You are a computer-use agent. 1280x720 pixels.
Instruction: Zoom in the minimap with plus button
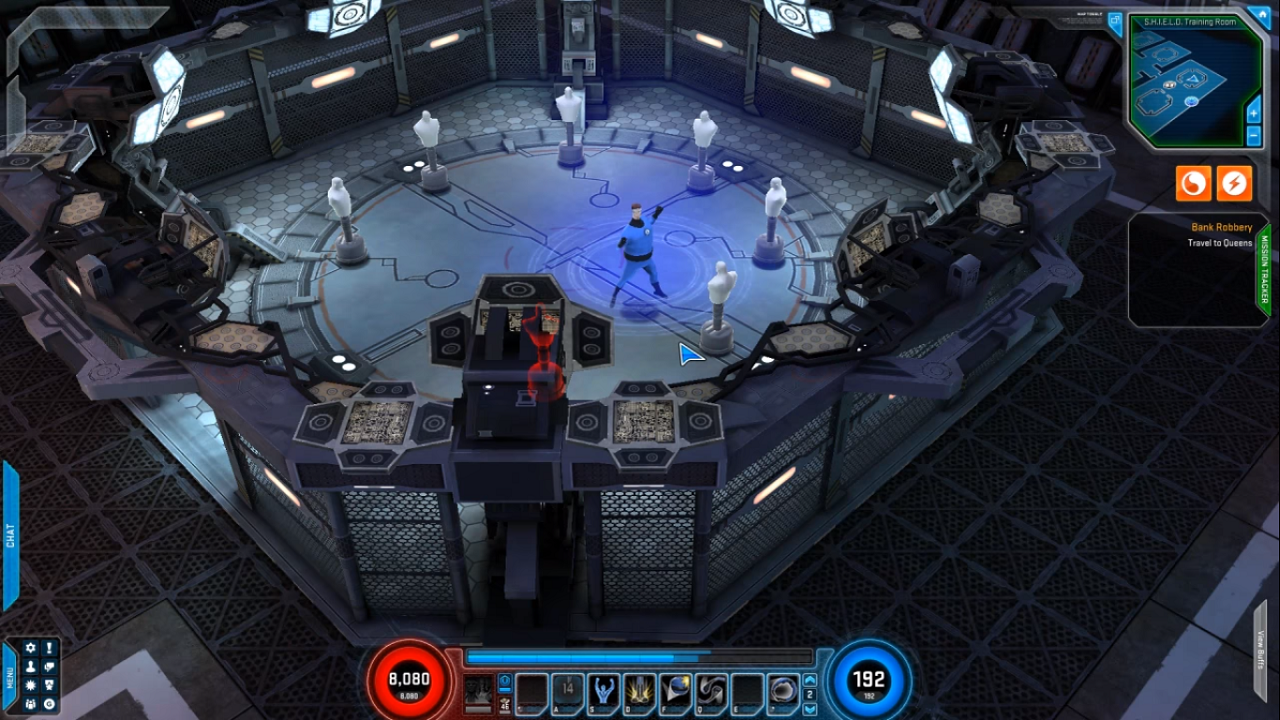1254,113
